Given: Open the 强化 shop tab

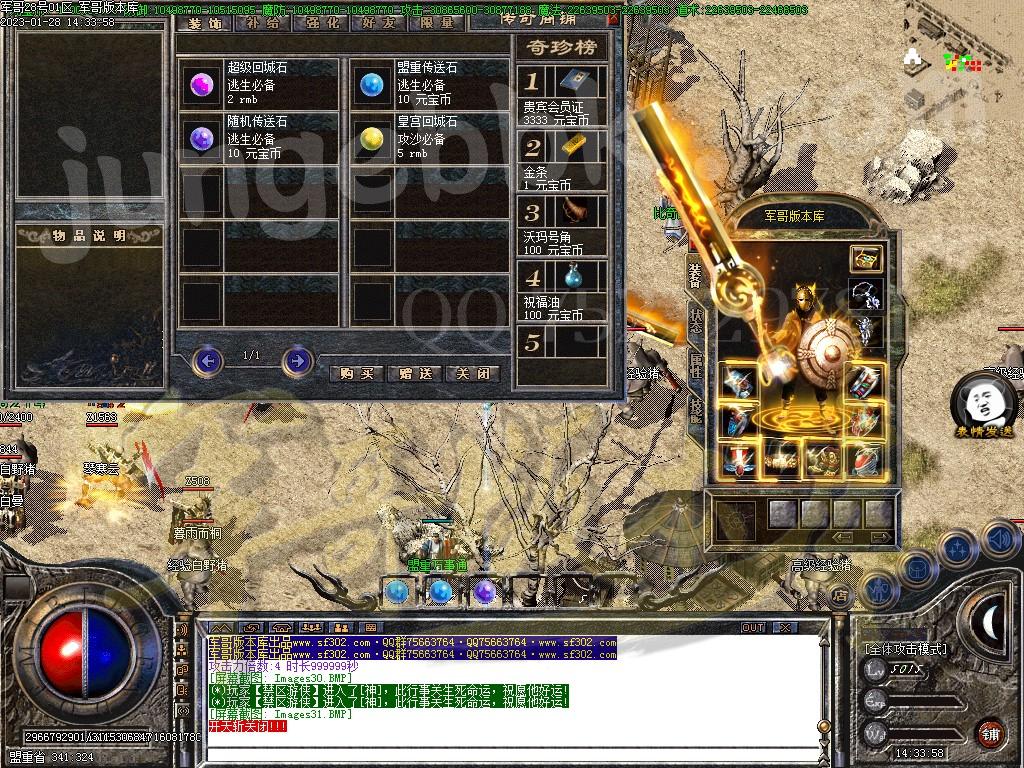Looking at the screenshot, I should point(321,22).
